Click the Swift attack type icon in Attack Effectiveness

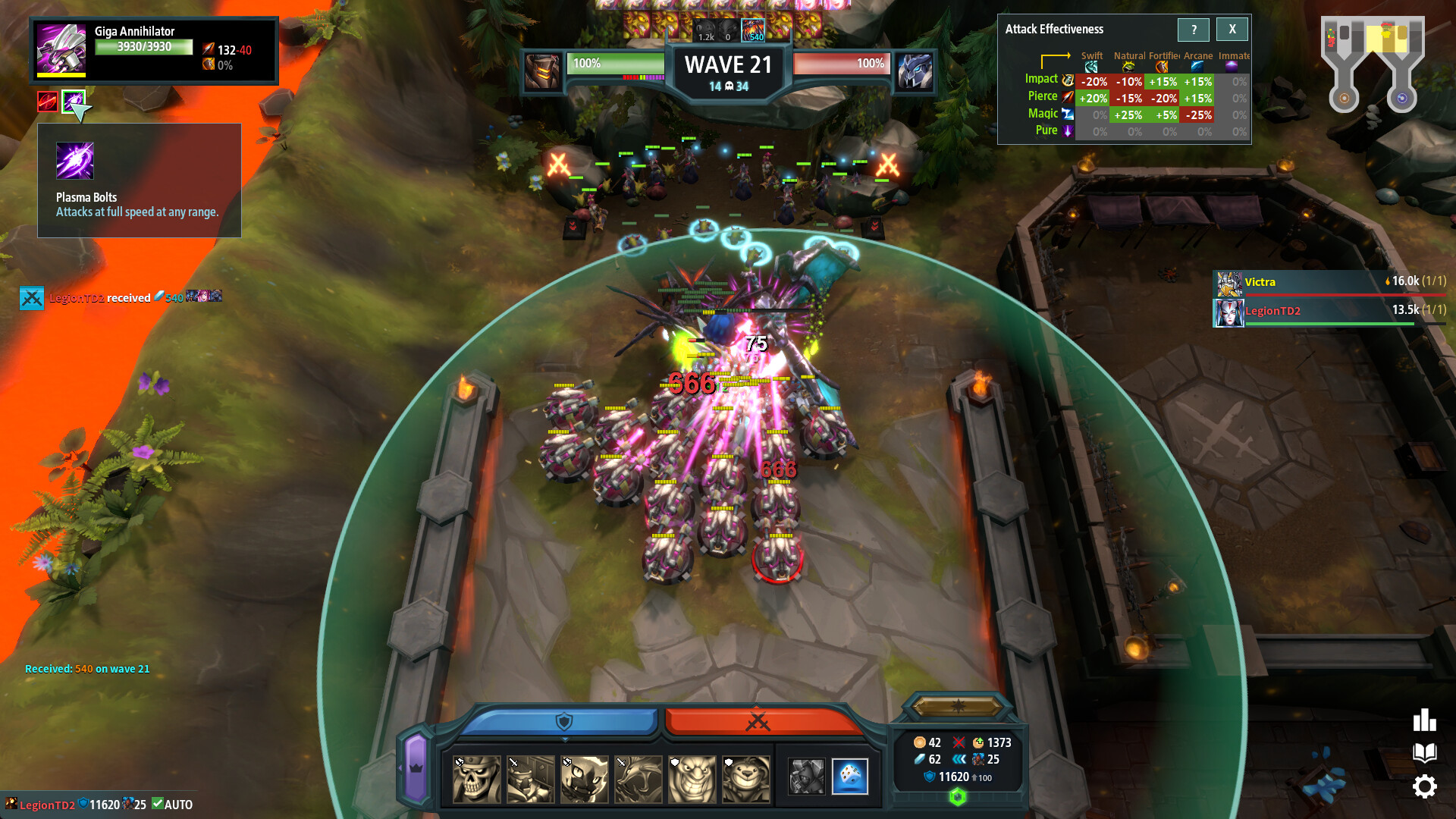point(1090,67)
